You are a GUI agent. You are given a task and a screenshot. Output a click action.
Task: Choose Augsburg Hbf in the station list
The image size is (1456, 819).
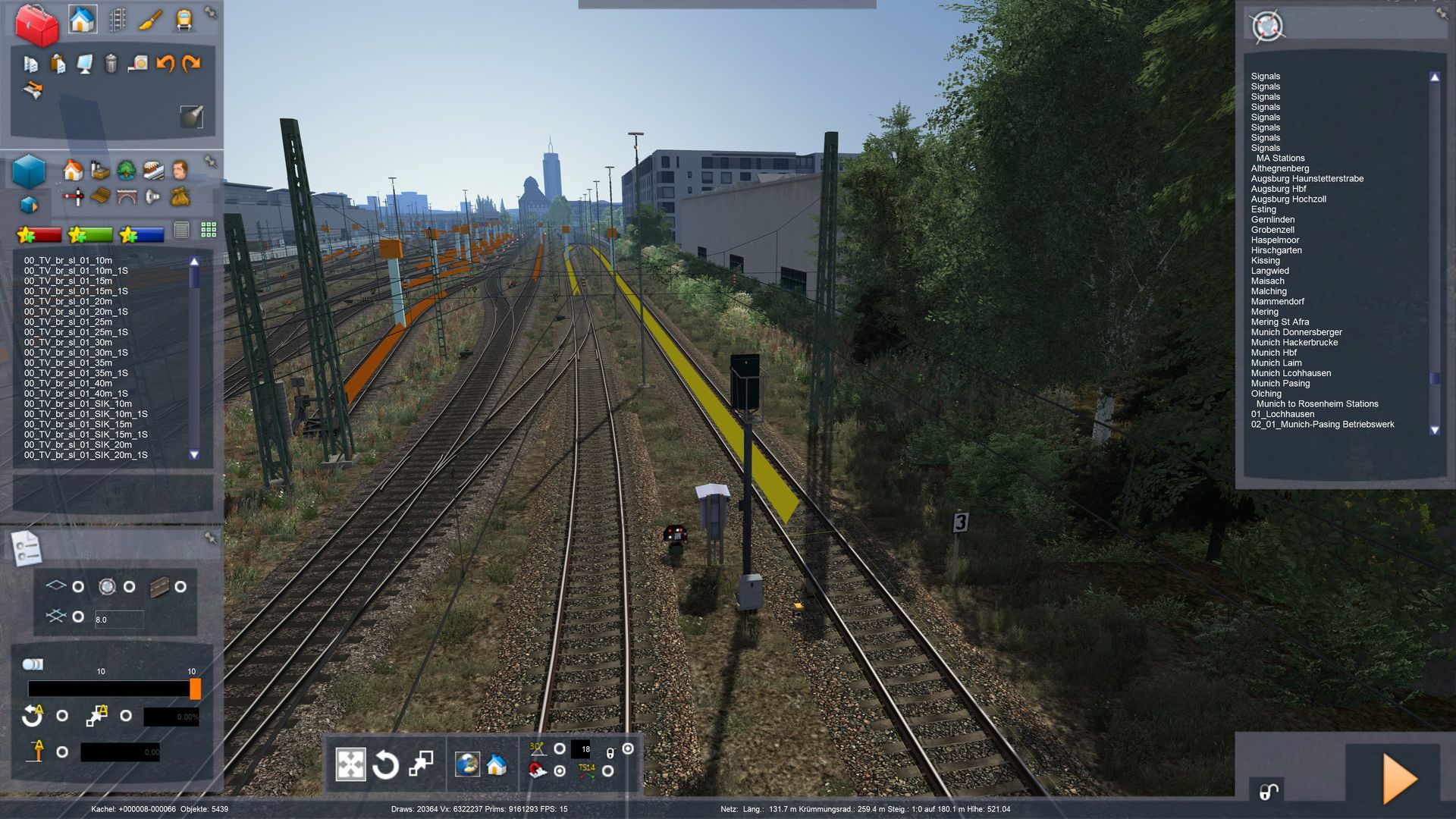pyautogui.click(x=1279, y=189)
